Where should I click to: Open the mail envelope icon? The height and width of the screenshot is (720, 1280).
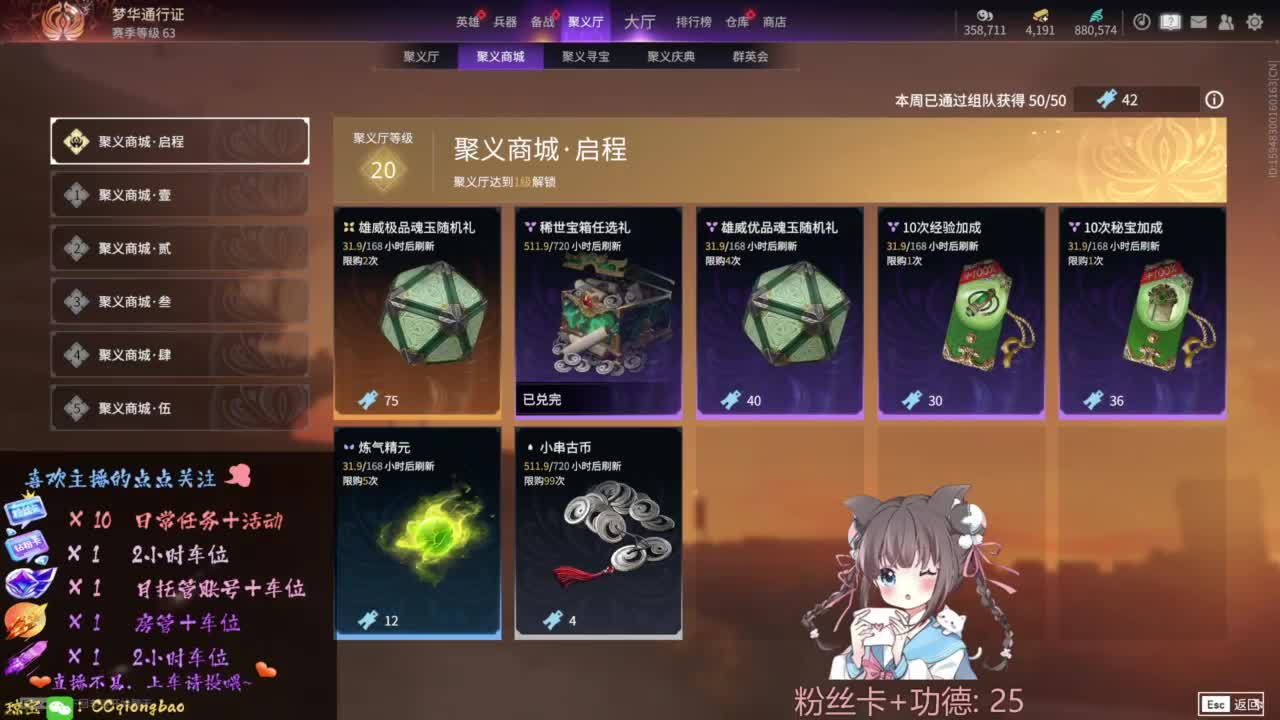pos(1198,21)
